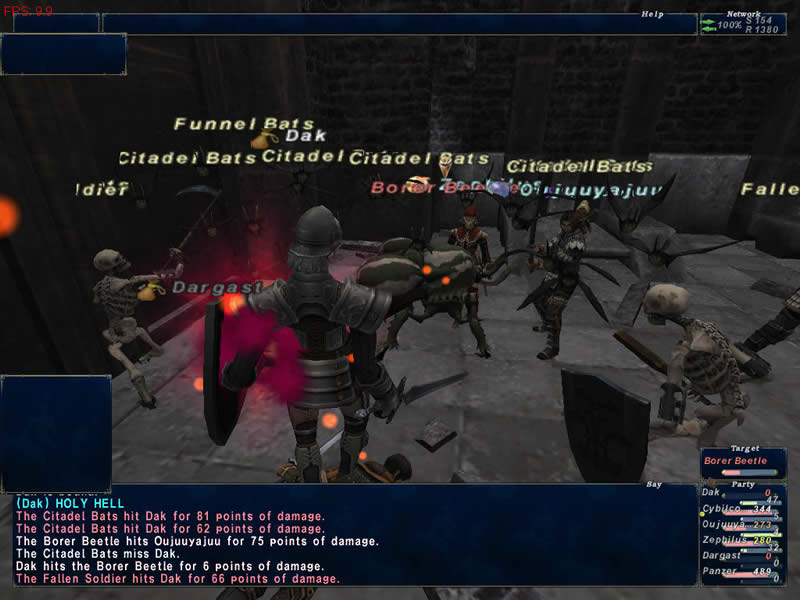Select Cybilco in the party list
This screenshot has width=800, height=600.
tap(742, 508)
